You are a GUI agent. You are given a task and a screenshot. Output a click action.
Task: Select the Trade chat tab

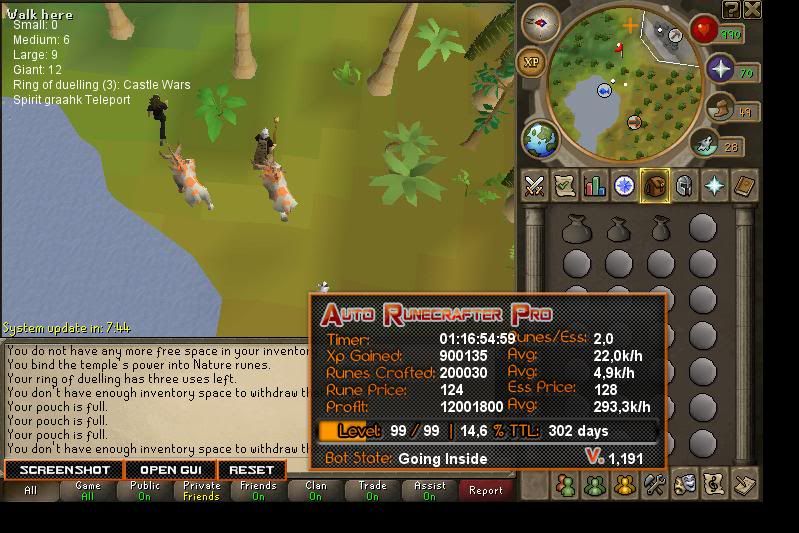pos(372,491)
